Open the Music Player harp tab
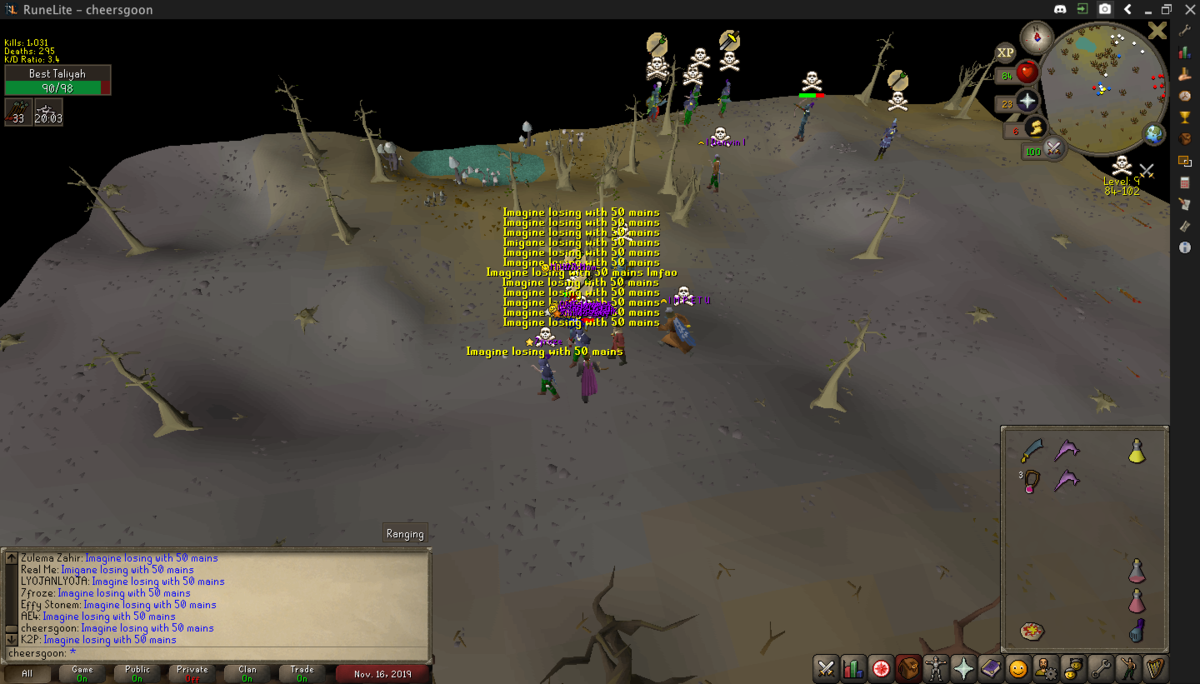 coord(1155,668)
